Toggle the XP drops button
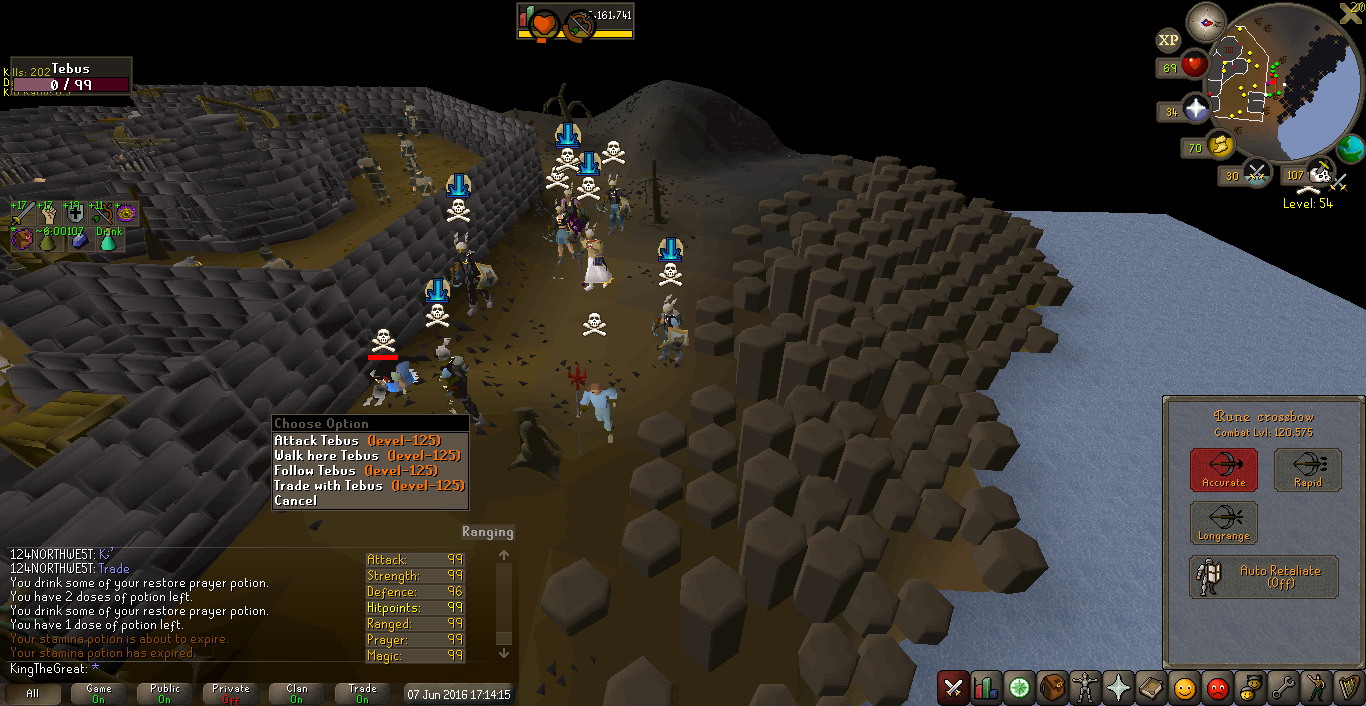Viewport: 1366px width, 706px height. pyautogui.click(x=1168, y=40)
